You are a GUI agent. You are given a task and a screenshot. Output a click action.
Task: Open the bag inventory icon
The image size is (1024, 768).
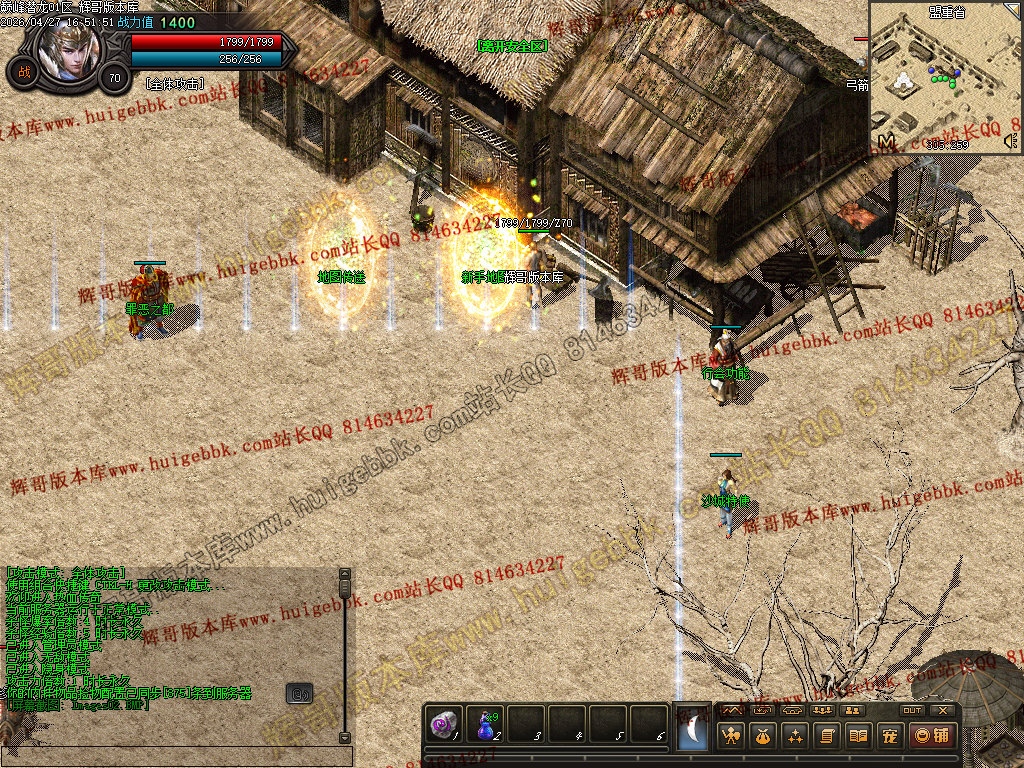[x=764, y=737]
